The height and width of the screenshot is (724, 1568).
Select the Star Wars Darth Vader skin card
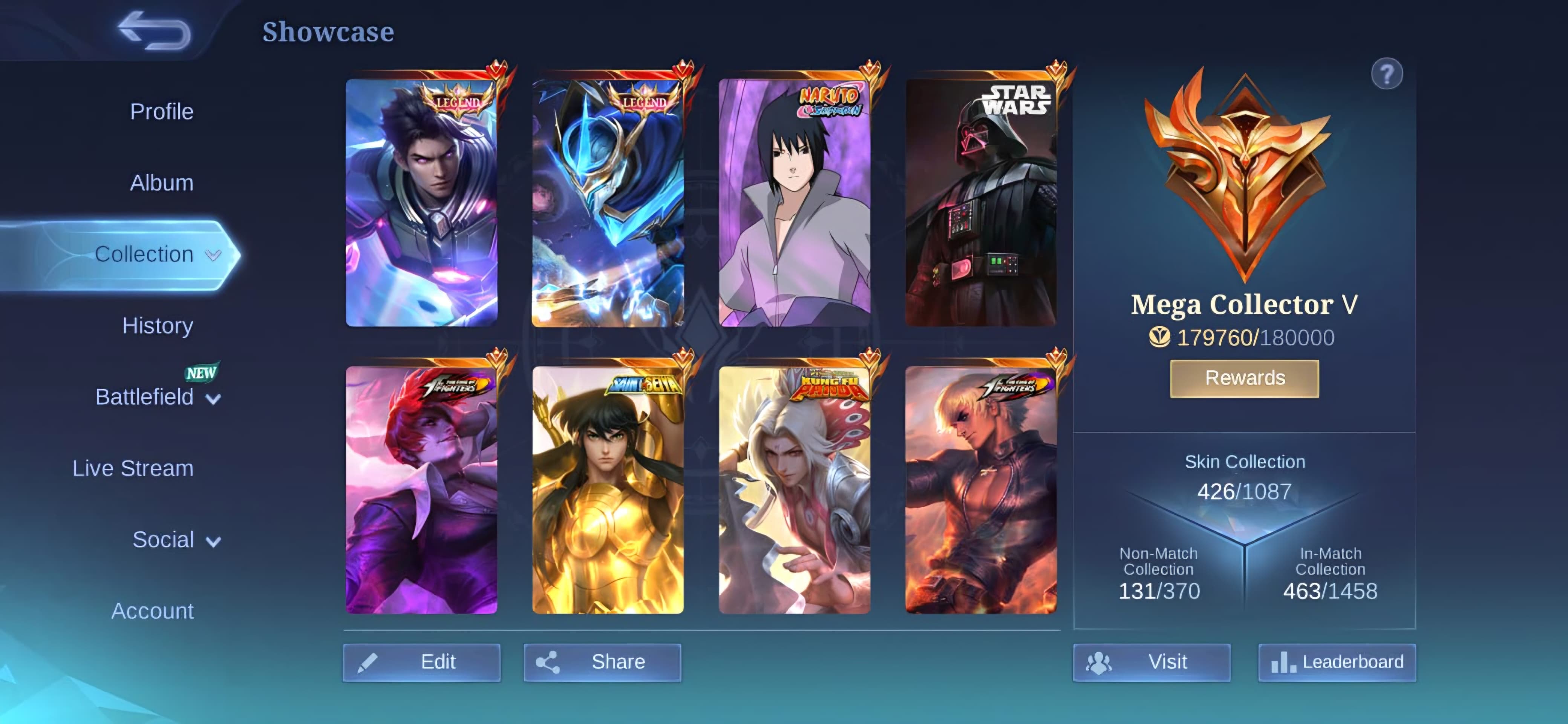coord(981,203)
